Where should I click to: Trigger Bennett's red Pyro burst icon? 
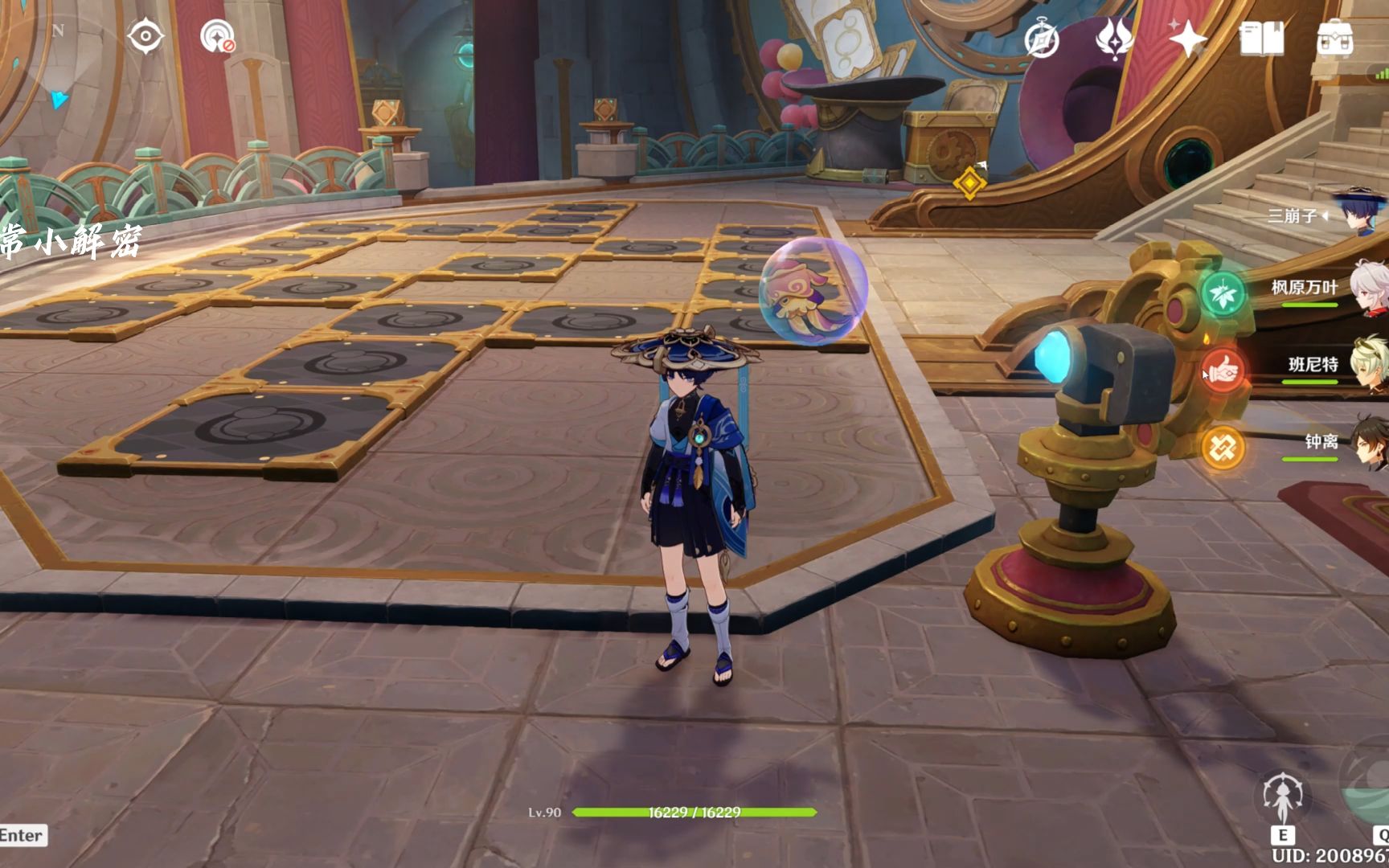(x=1223, y=371)
